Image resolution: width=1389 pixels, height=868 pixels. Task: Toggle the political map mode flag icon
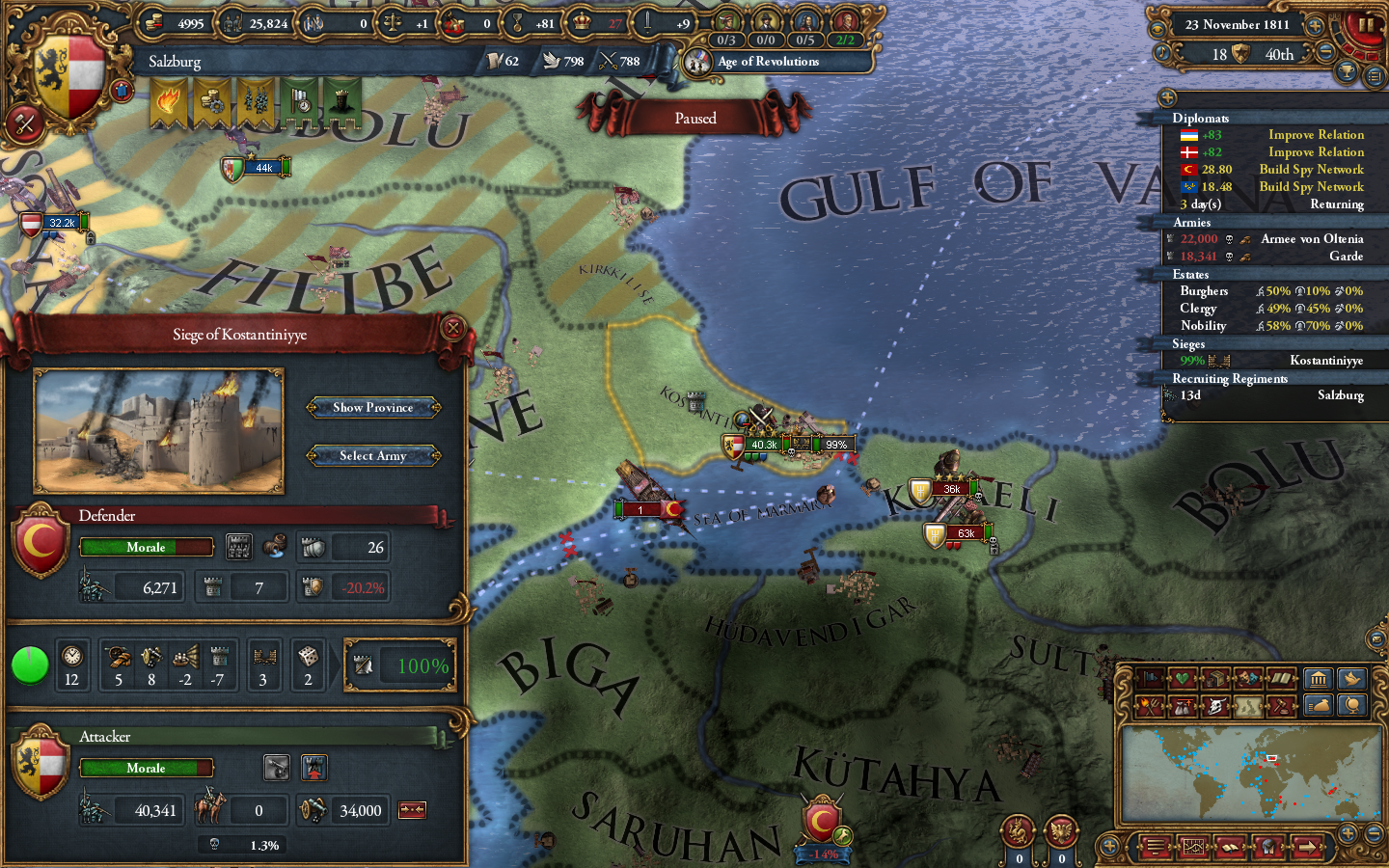click(x=1151, y=678)
